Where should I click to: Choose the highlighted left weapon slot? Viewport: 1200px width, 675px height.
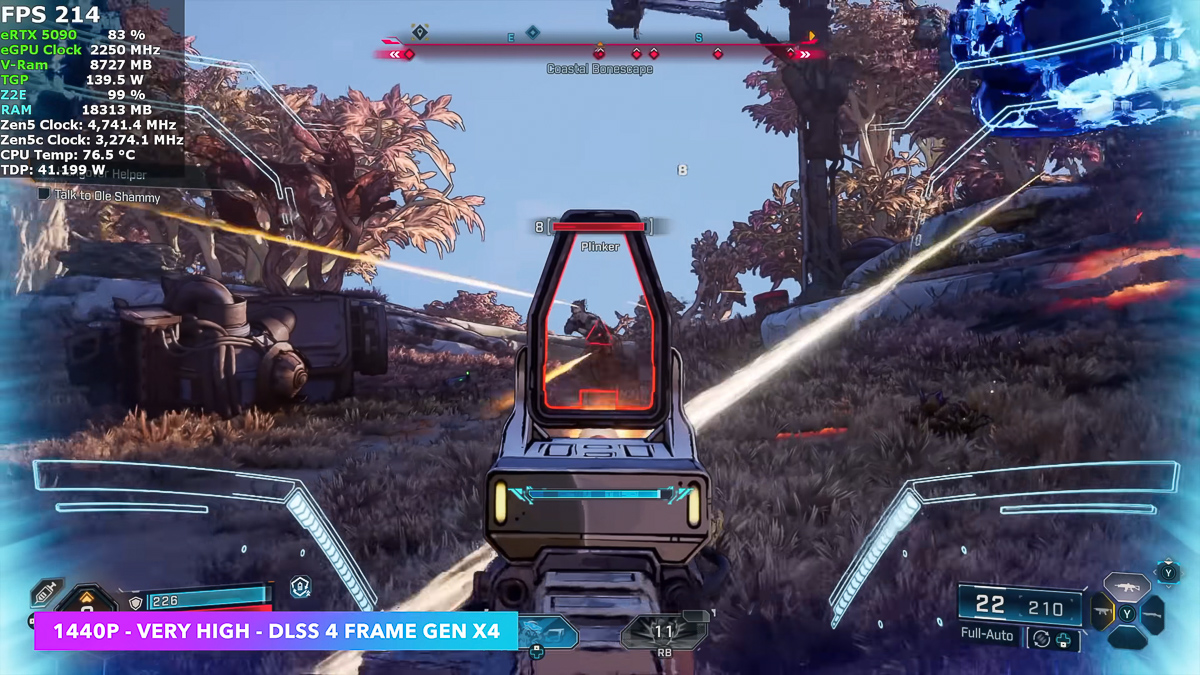[x=1102, y=612]
